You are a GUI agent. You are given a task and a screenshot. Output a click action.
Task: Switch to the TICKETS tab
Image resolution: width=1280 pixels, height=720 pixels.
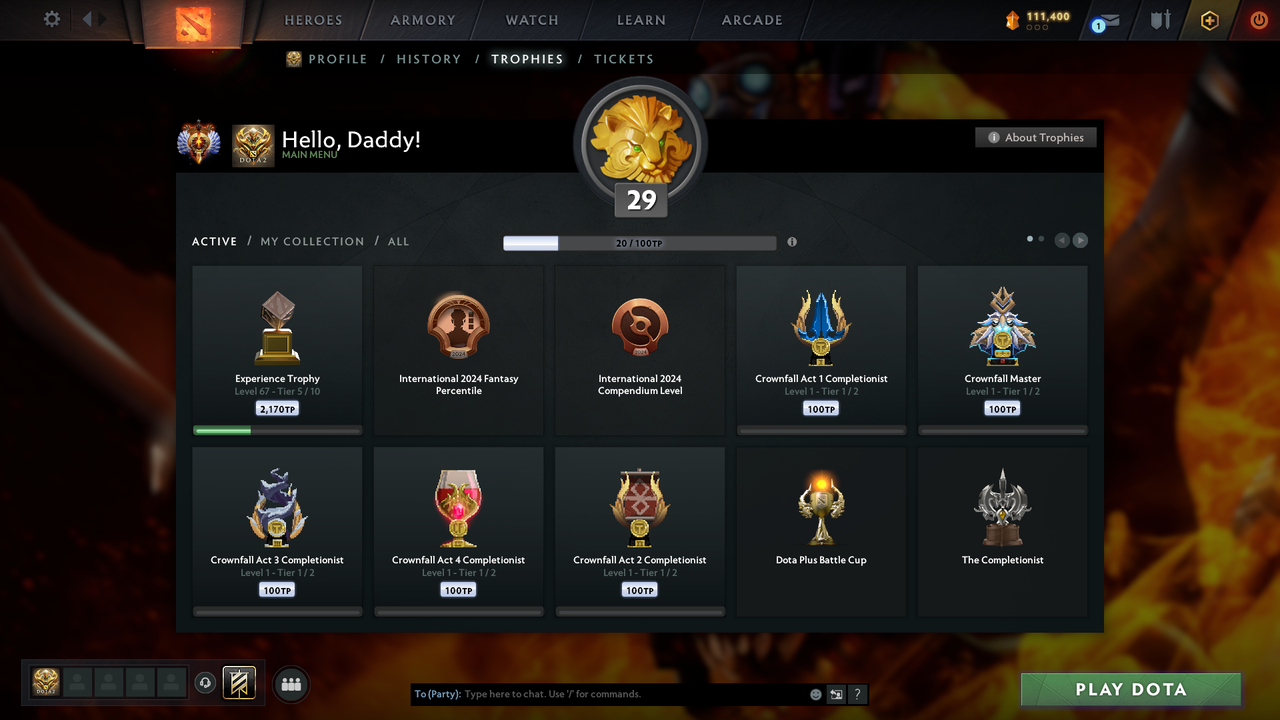(624, 59)
